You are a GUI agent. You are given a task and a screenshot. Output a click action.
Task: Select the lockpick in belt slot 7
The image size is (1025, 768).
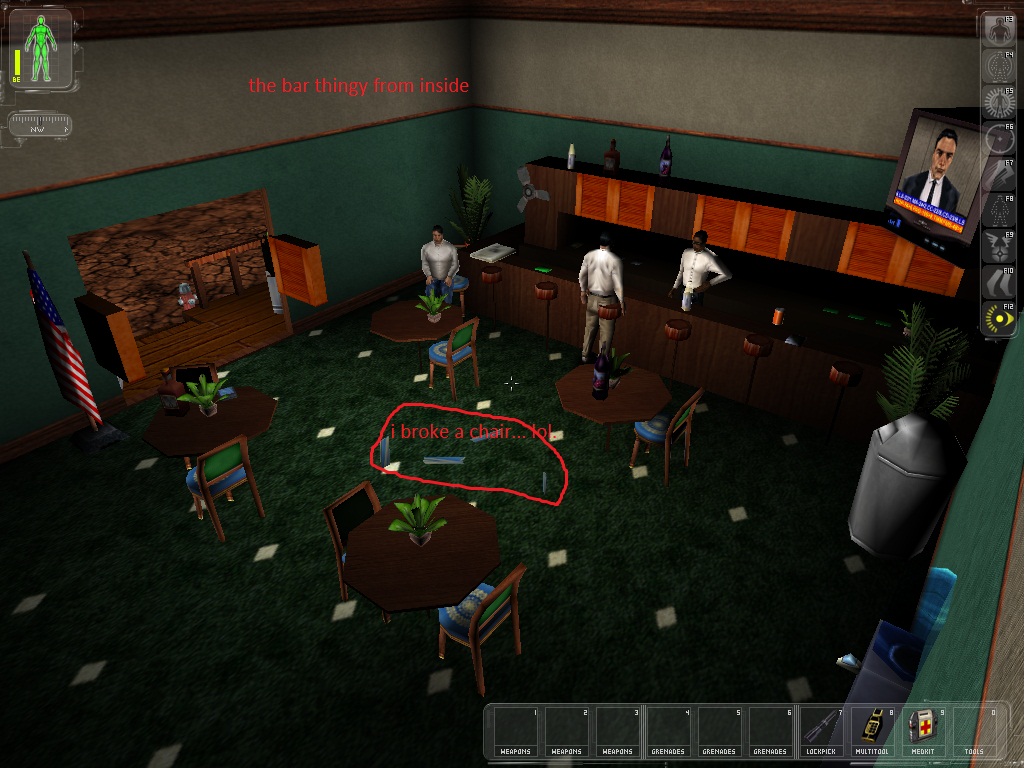coord(821,728)
